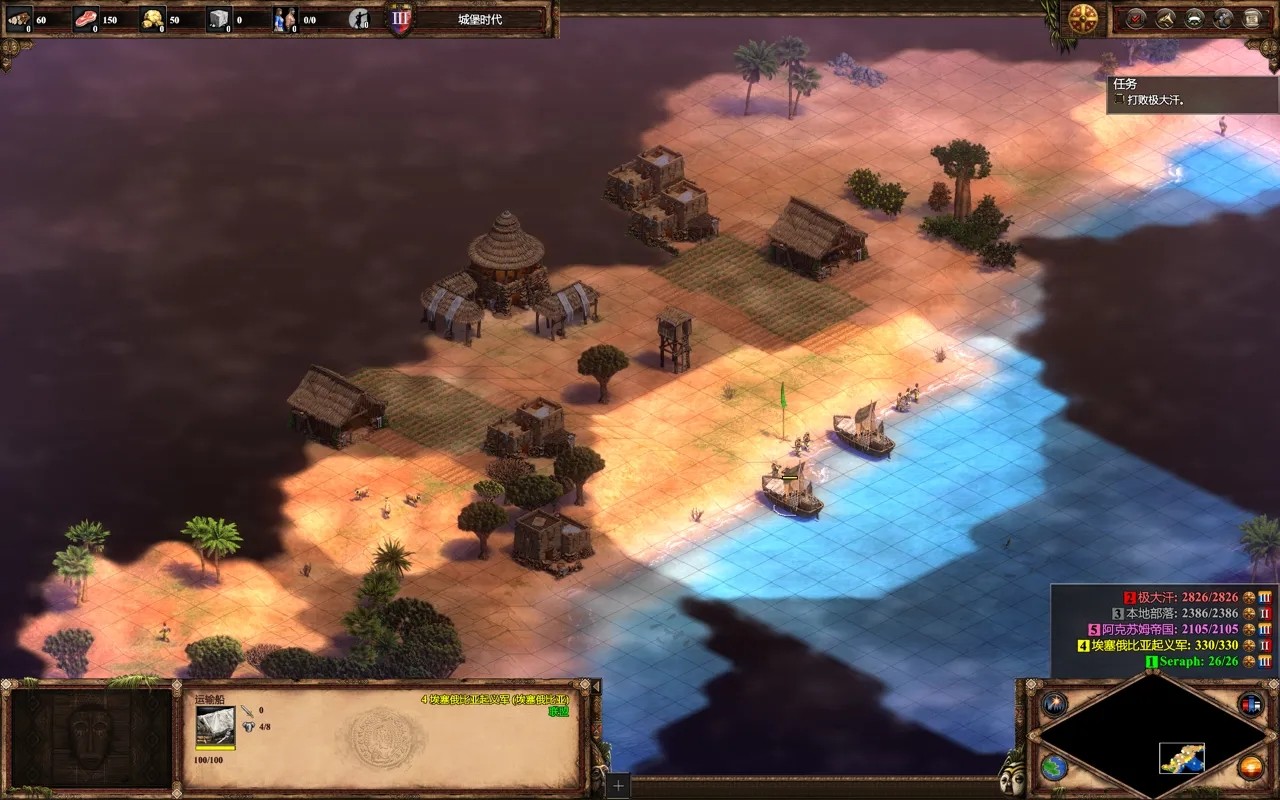Toggle the objective checkbox for defeating the Khan
This screenshot has height=800, width=1280.
1118,100
